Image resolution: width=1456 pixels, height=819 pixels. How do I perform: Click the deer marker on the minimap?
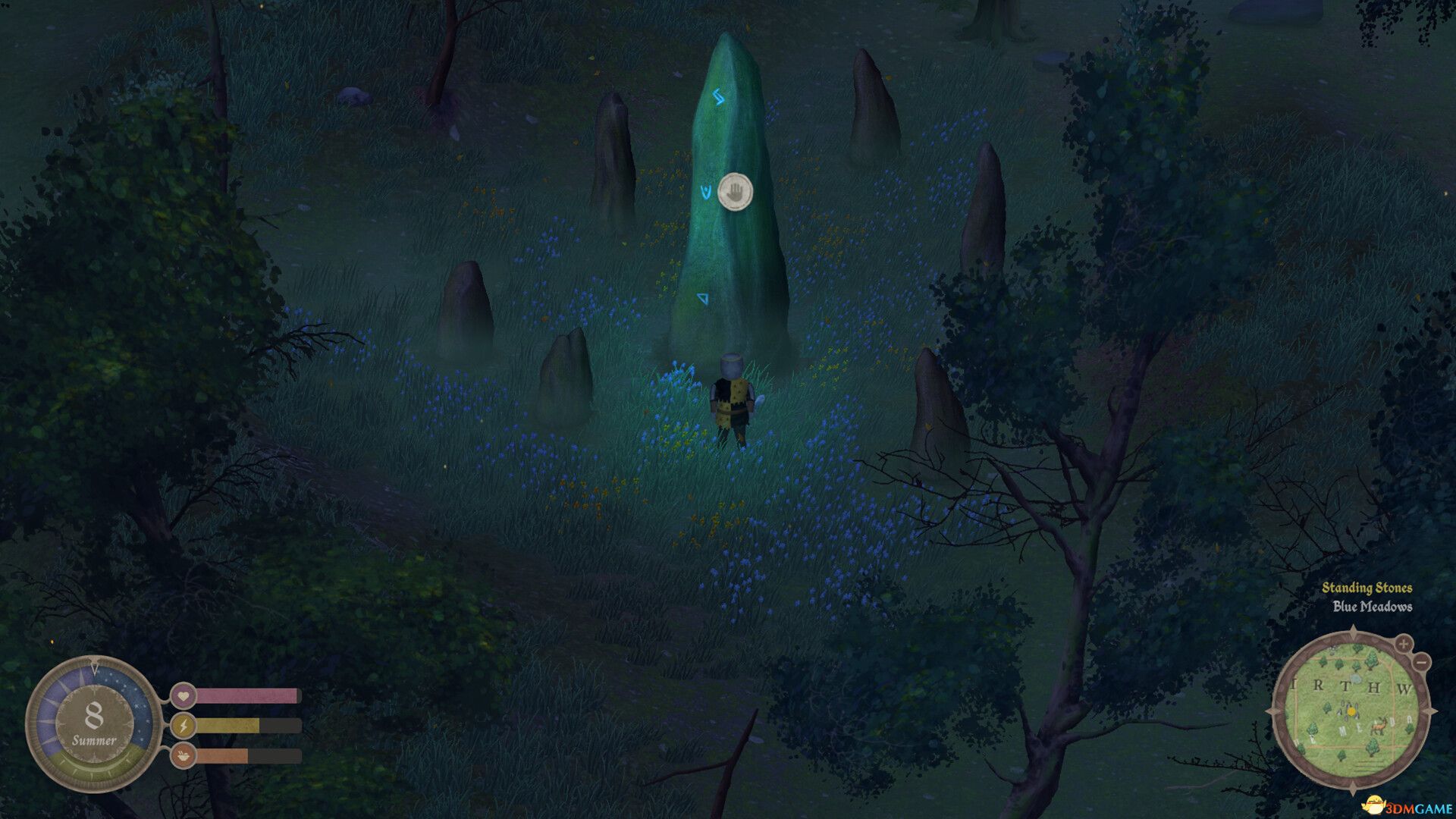point(1379,726)
